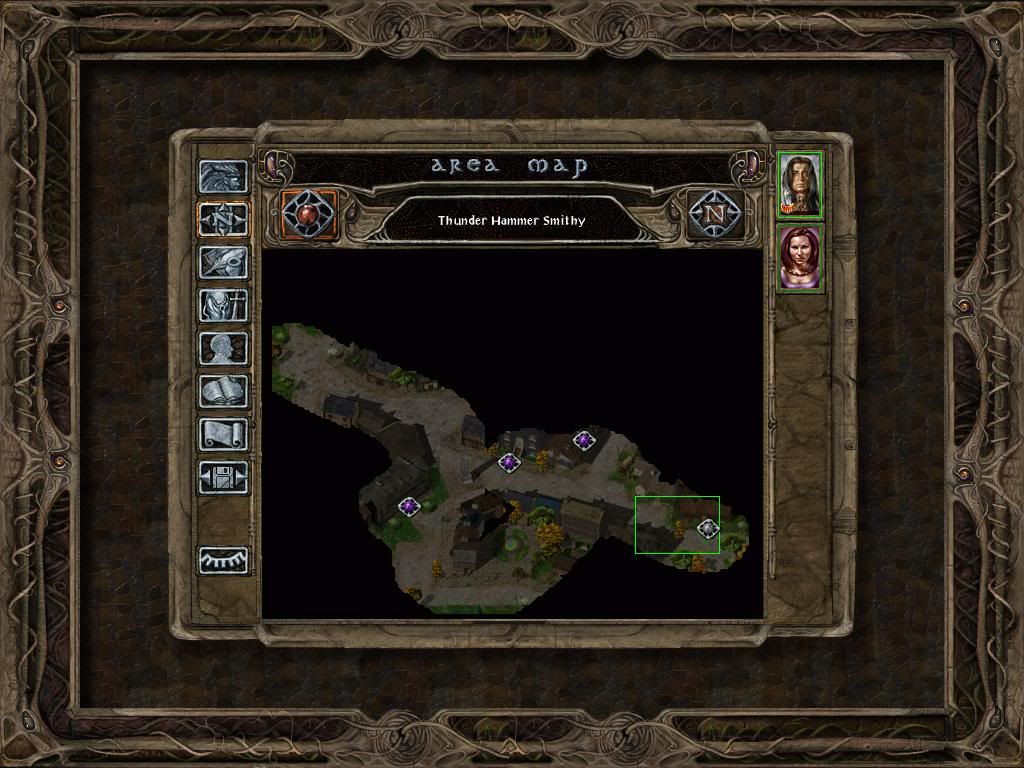This screenshot has width=1024, height=768.
Task: Open the inventory figure-with-sword button
Action: pos(223,305)
